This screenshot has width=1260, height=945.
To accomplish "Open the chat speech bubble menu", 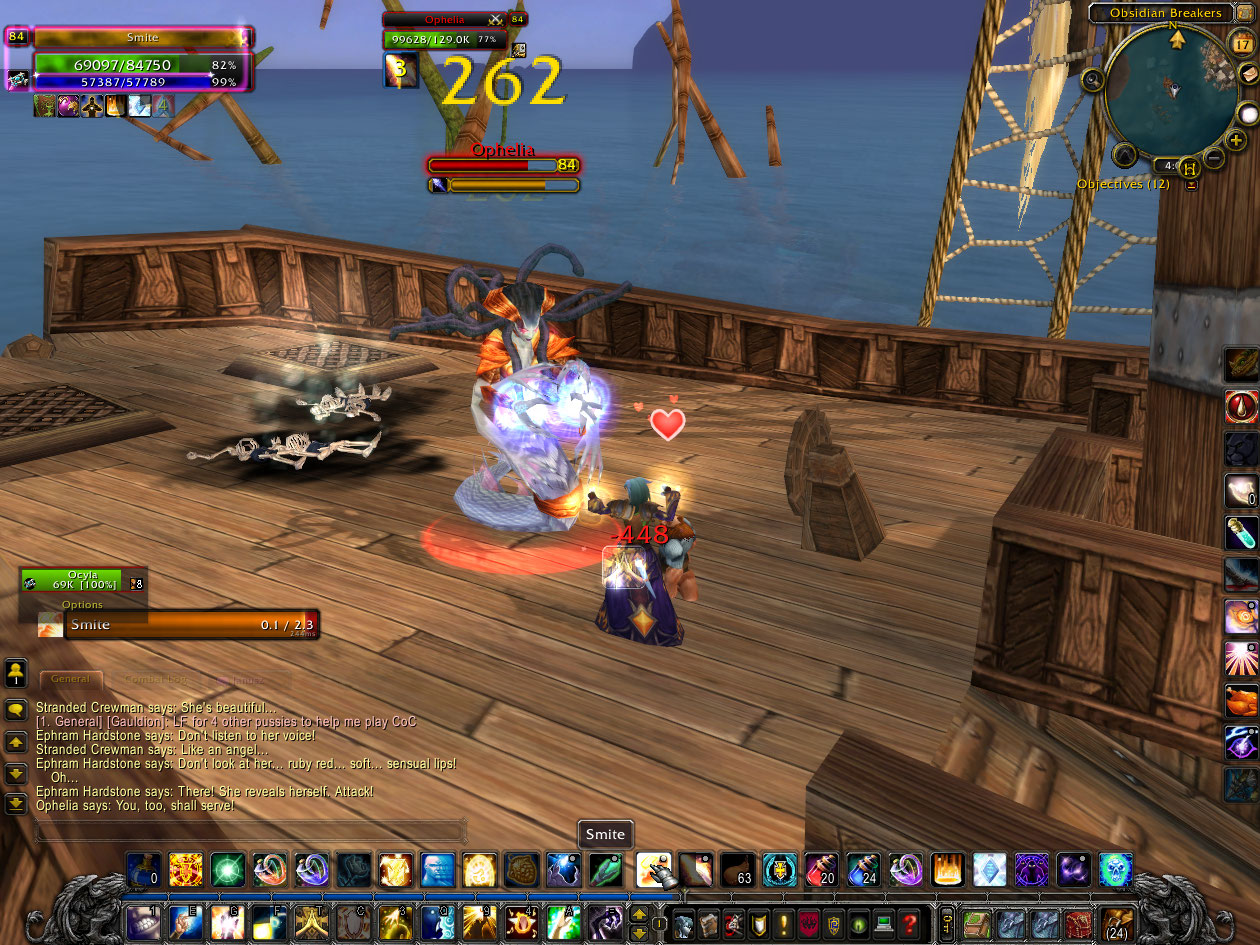I will point(16,710).
